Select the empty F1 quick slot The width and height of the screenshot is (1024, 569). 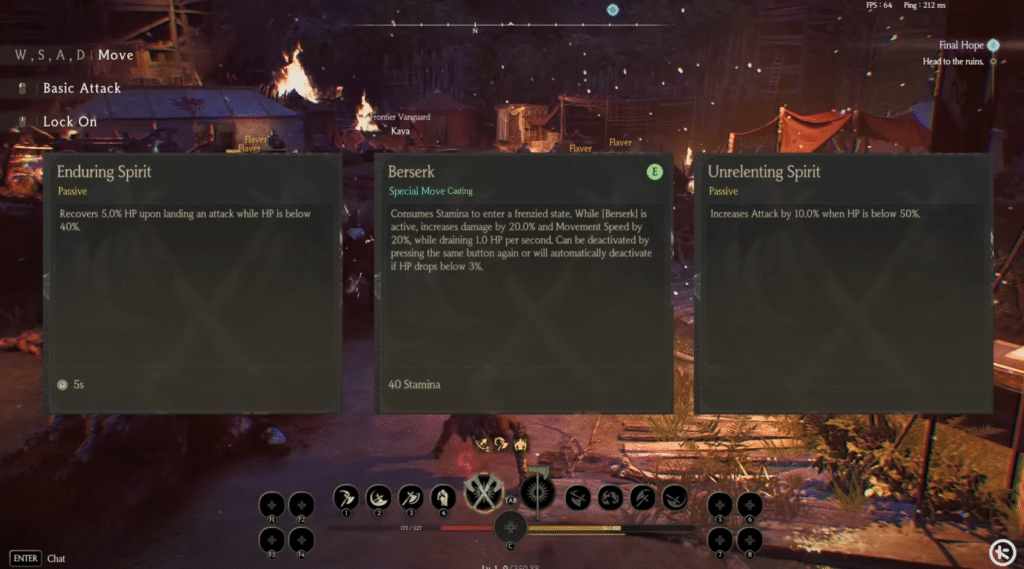[x=271, y=505]
